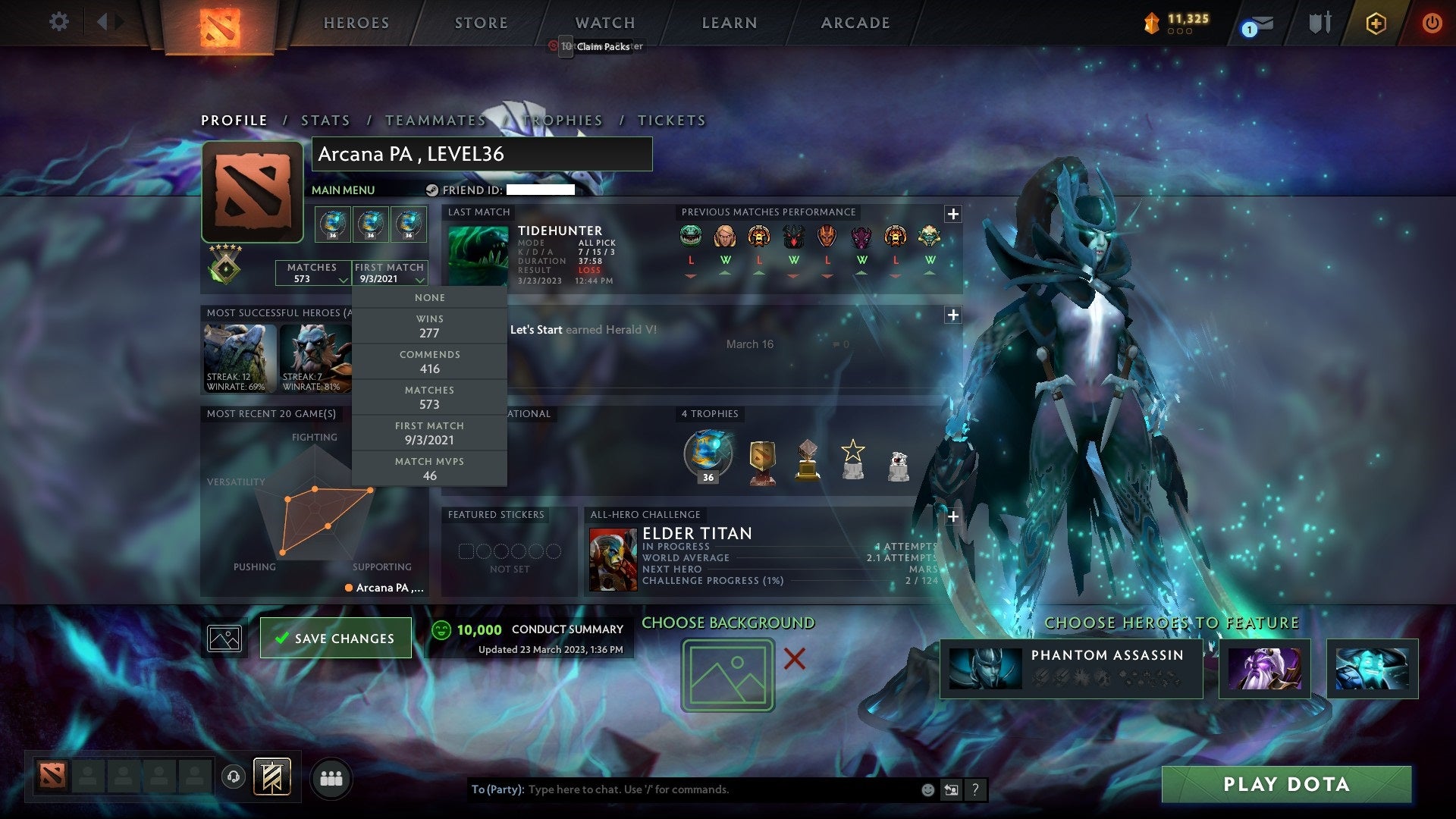Expand Previous Matches Performance with the plus
Viewport: 1456px width, 819px height.
[x=953, y=215]
